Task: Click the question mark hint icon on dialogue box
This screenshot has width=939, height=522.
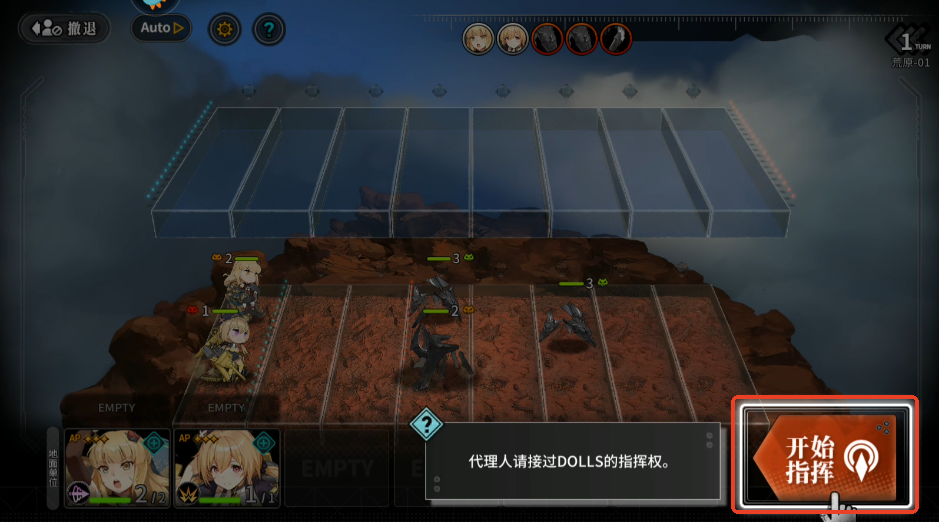Action: point(427,425)
